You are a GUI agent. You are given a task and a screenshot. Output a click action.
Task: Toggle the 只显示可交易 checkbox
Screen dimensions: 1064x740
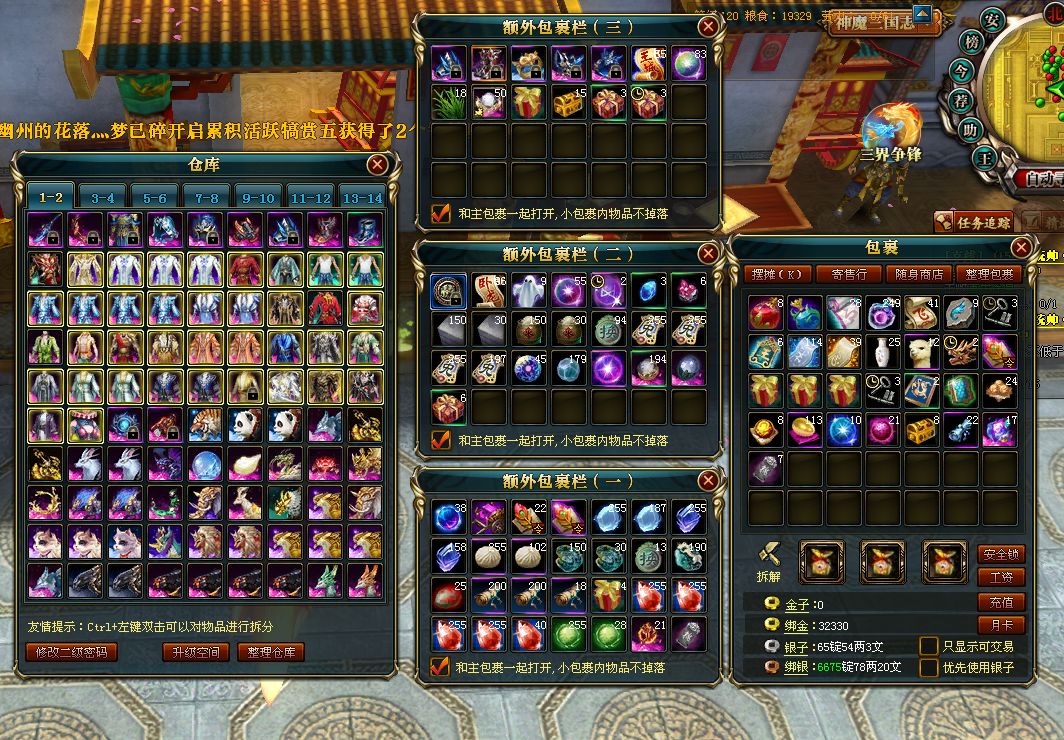pos(929,646)
